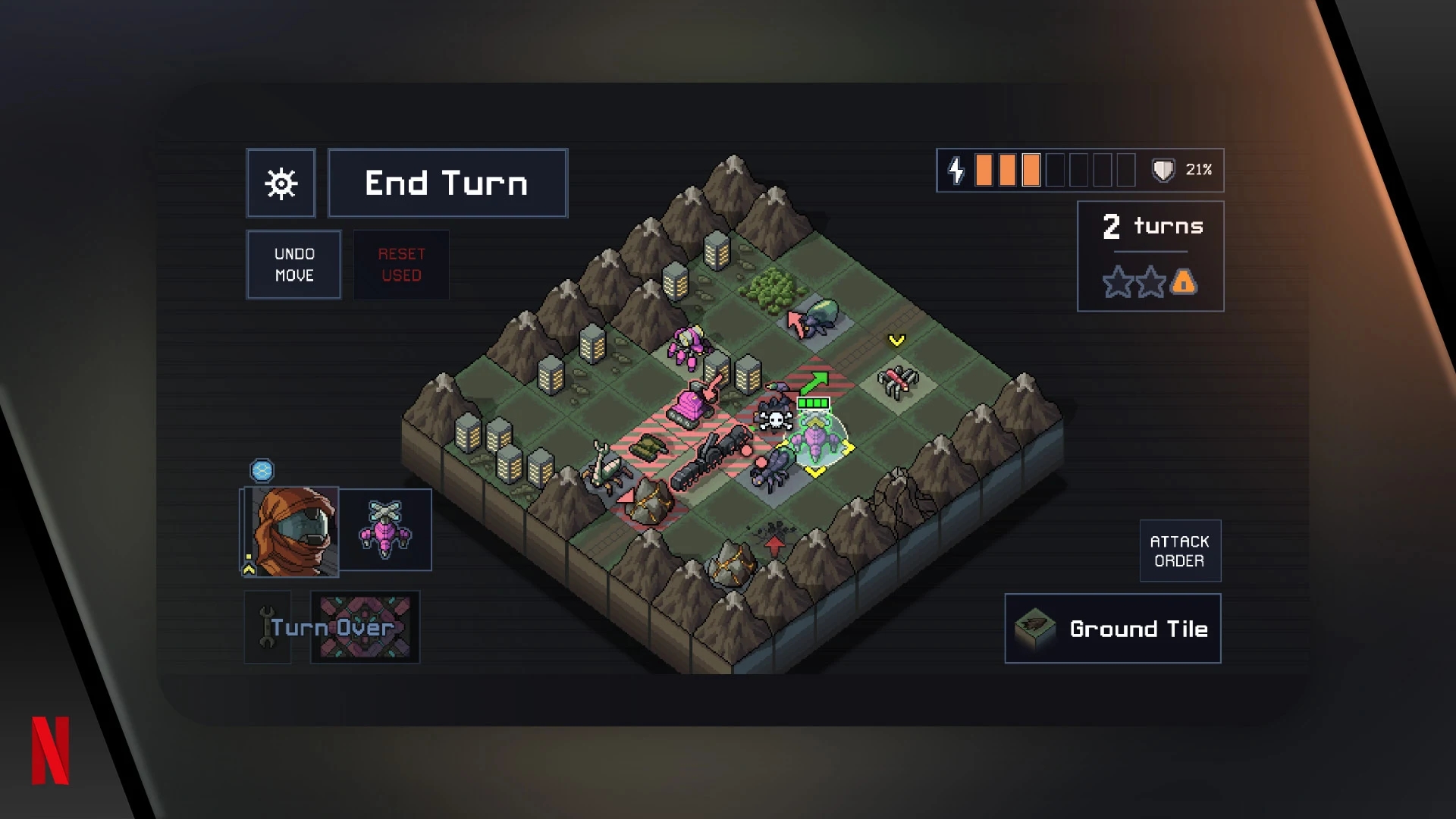This screenshot has height=819, width=1456.
Task: Click the Turn Over ability tile
Action: [365, 627]
